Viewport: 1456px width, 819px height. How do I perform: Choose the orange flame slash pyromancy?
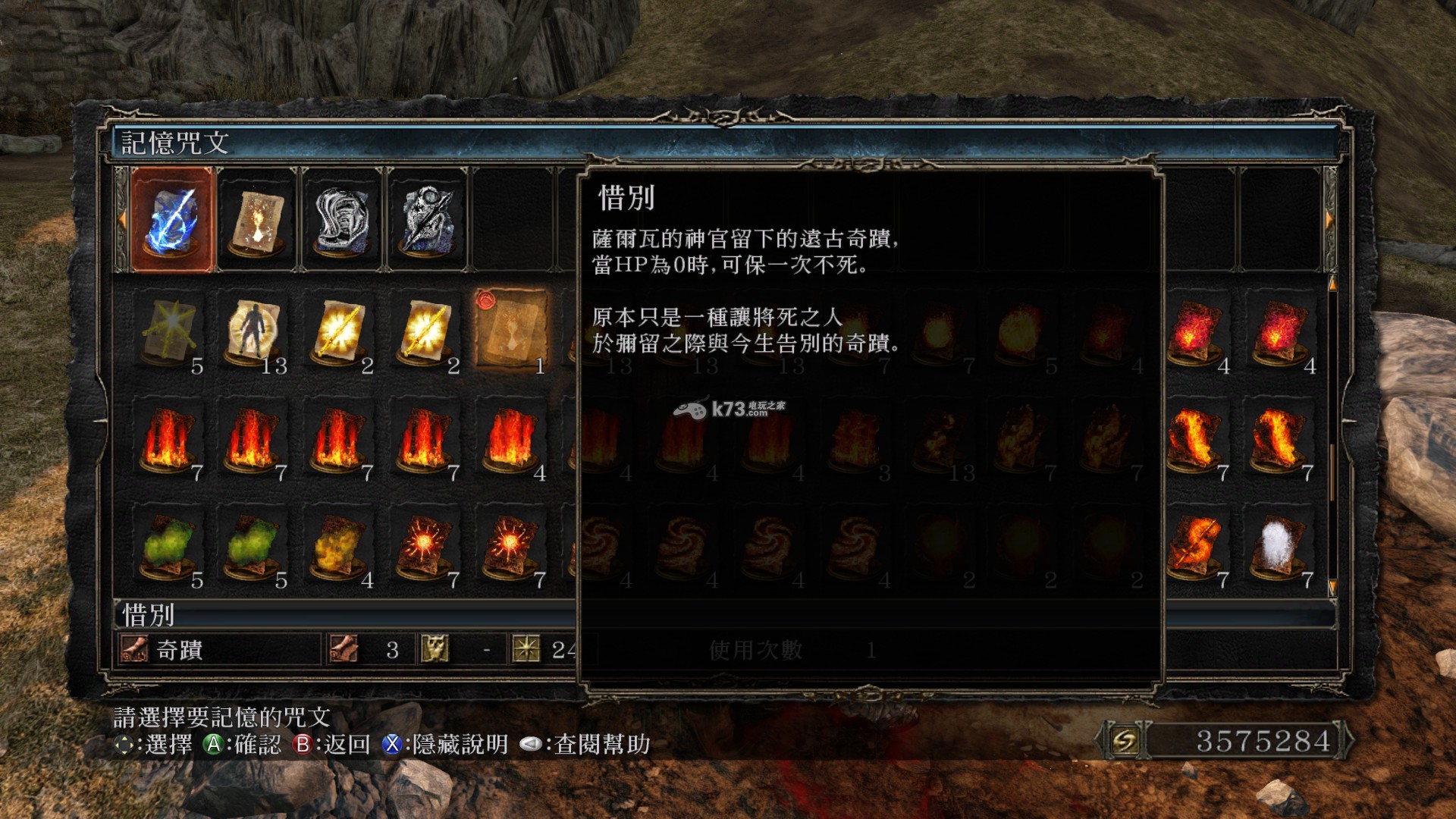click(1194, 546)
